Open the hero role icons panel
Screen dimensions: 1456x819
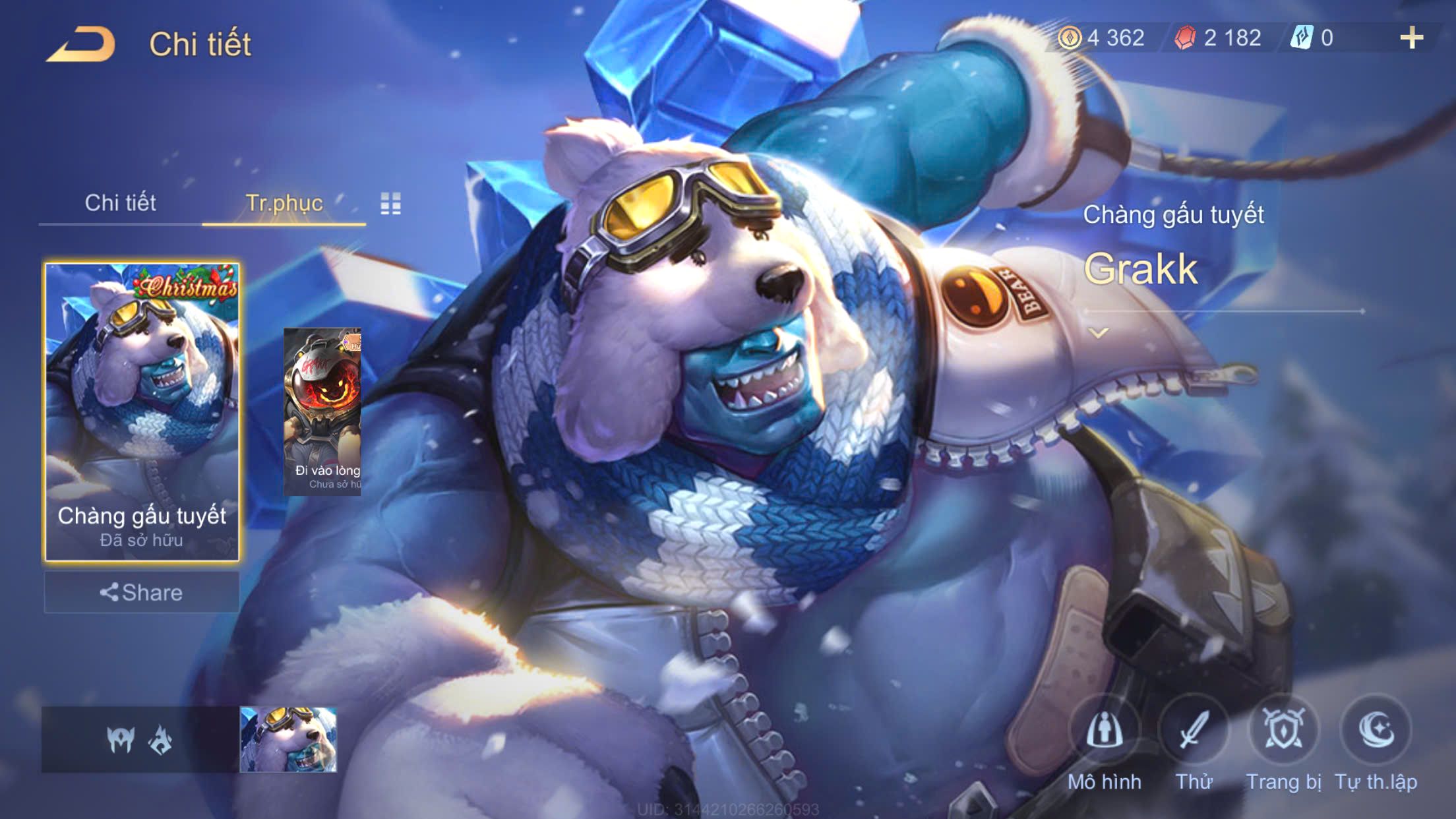(x=140, y=739)
